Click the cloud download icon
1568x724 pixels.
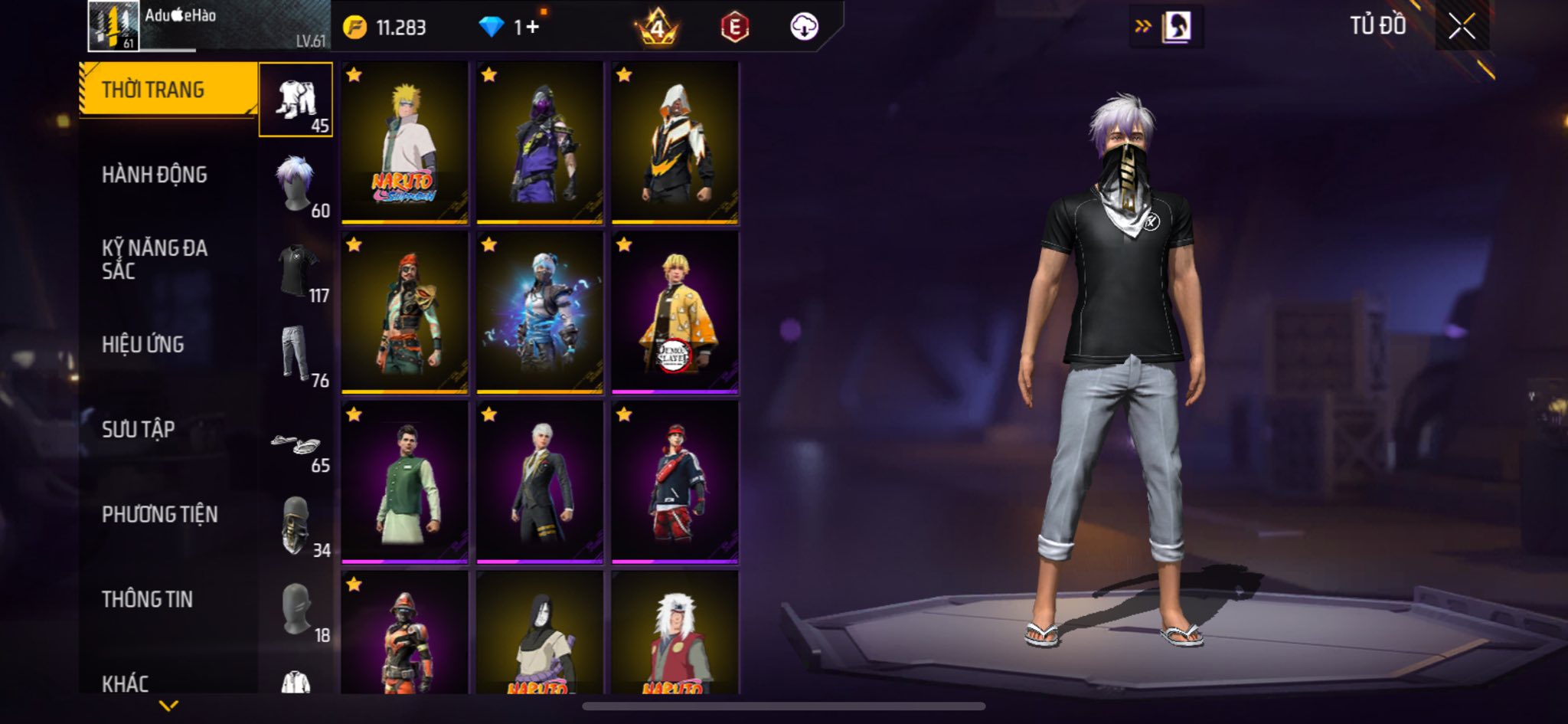click(803, 27)
